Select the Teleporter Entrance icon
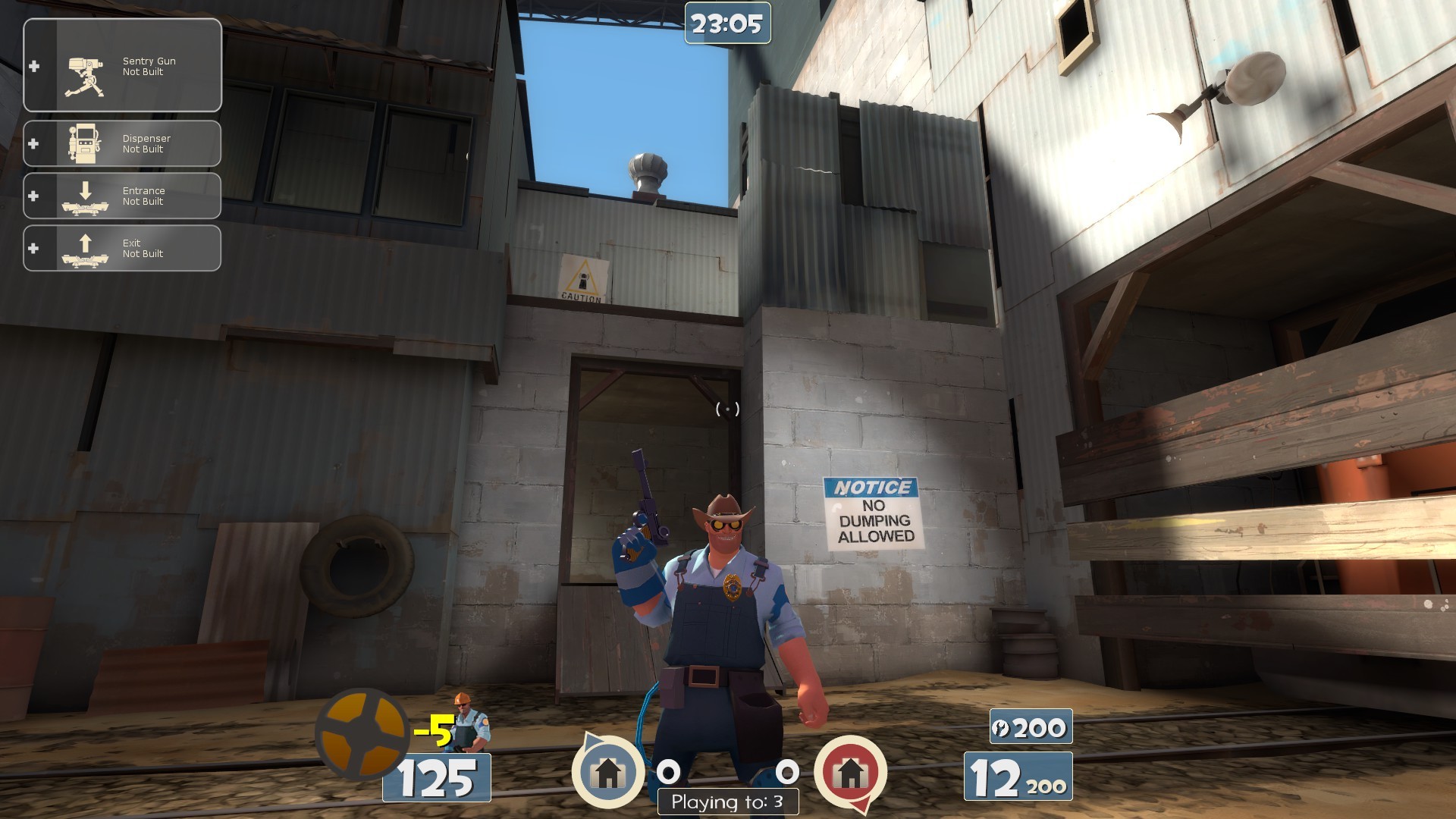 pyautogui.click(x=86, y=196)
